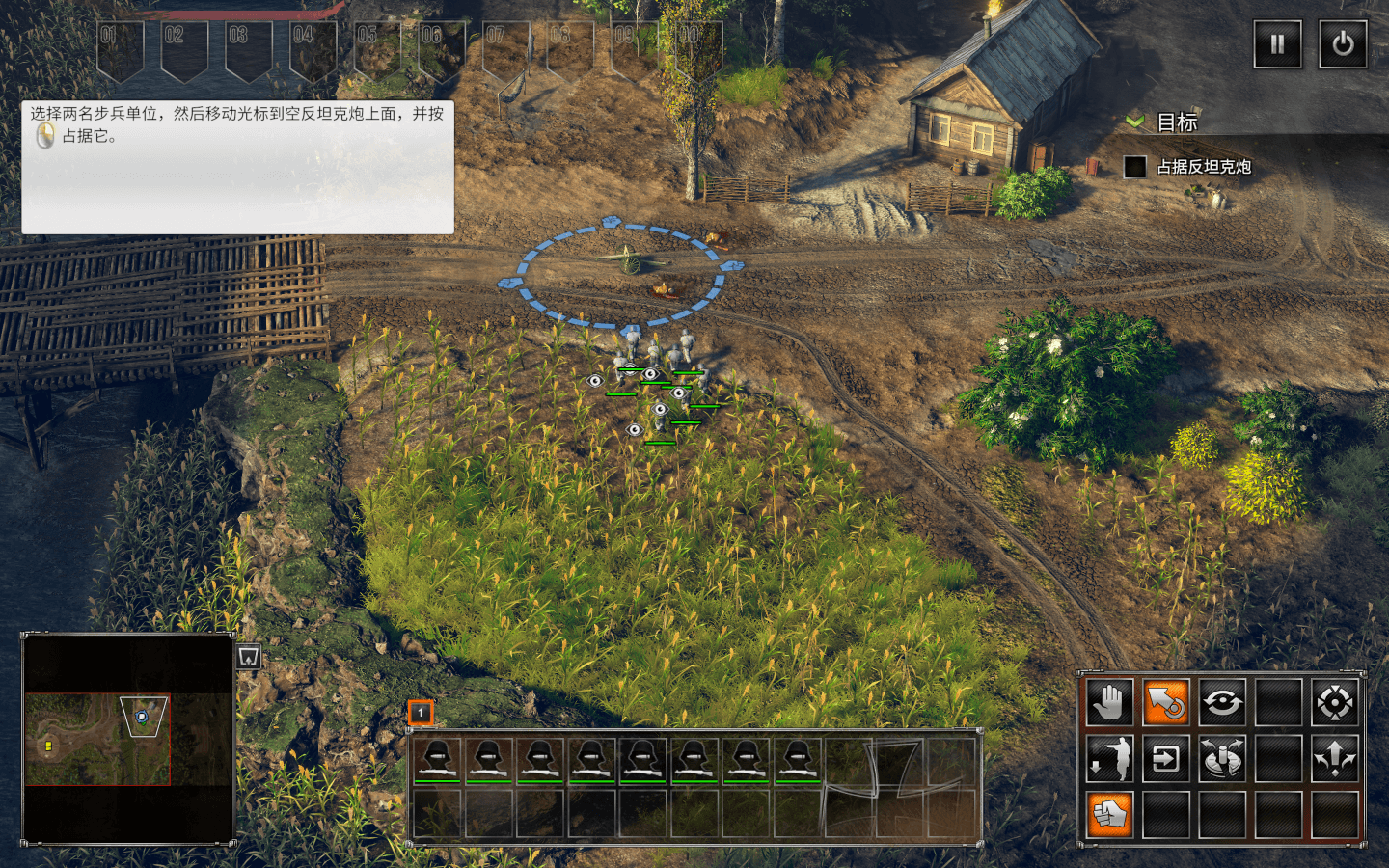Image resolution: width=1389 pixels, height=868 pixels.
Task: Pause the game with the pause button
Action: point(1277,44)
